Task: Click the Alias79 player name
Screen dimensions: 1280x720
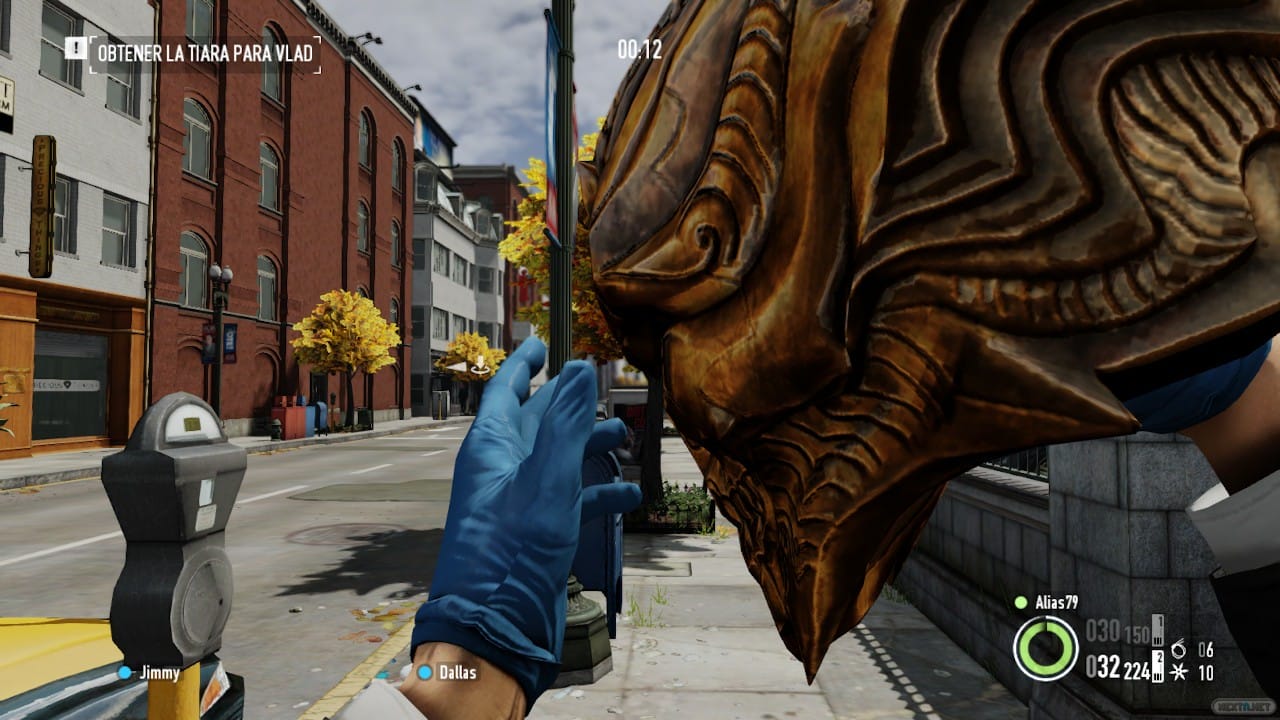Action: click(1058, 602)
